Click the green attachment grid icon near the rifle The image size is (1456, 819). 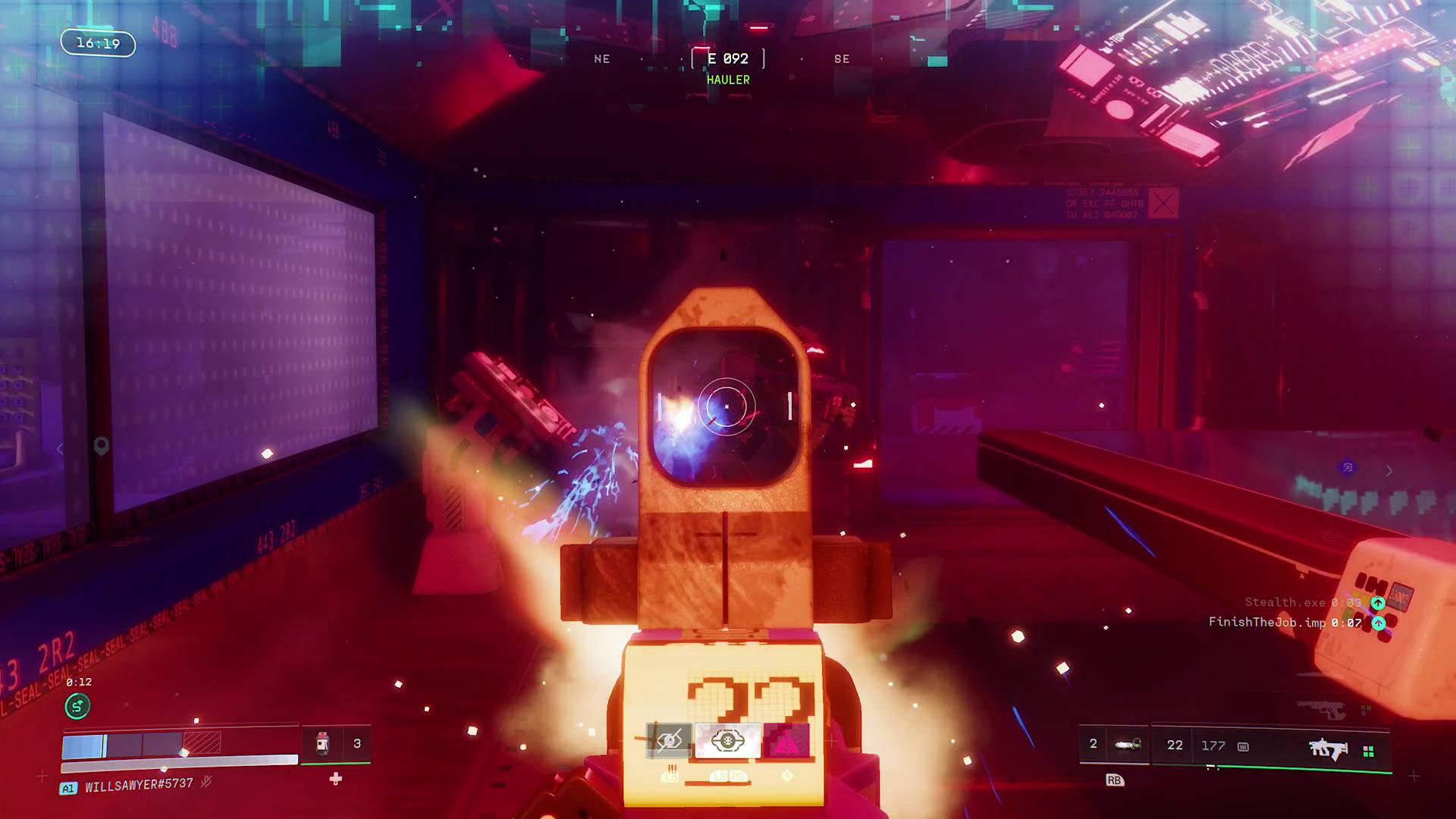(x=1369, y=751)
